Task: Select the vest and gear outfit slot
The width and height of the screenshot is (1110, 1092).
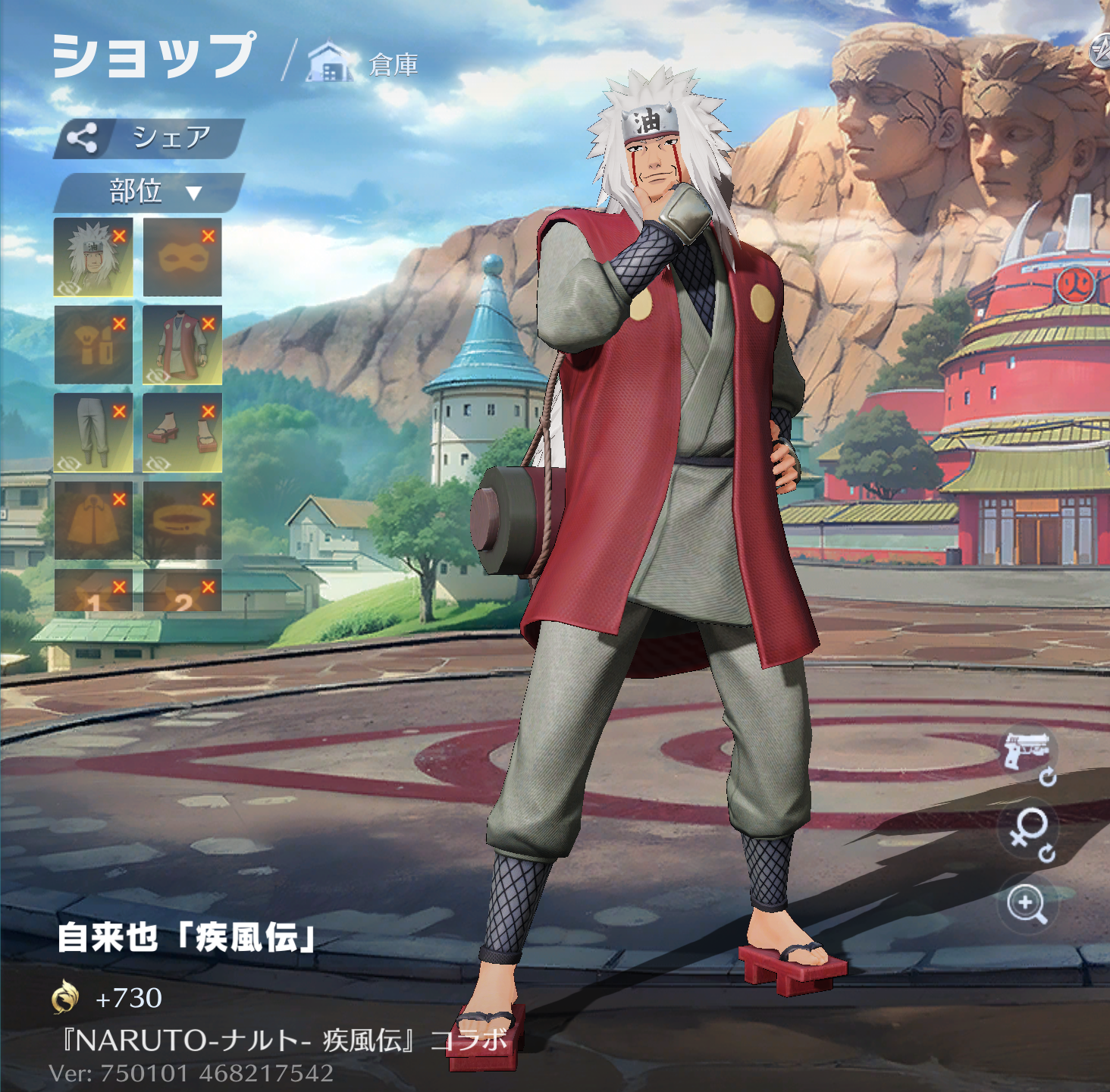Action: coord(92,345)
